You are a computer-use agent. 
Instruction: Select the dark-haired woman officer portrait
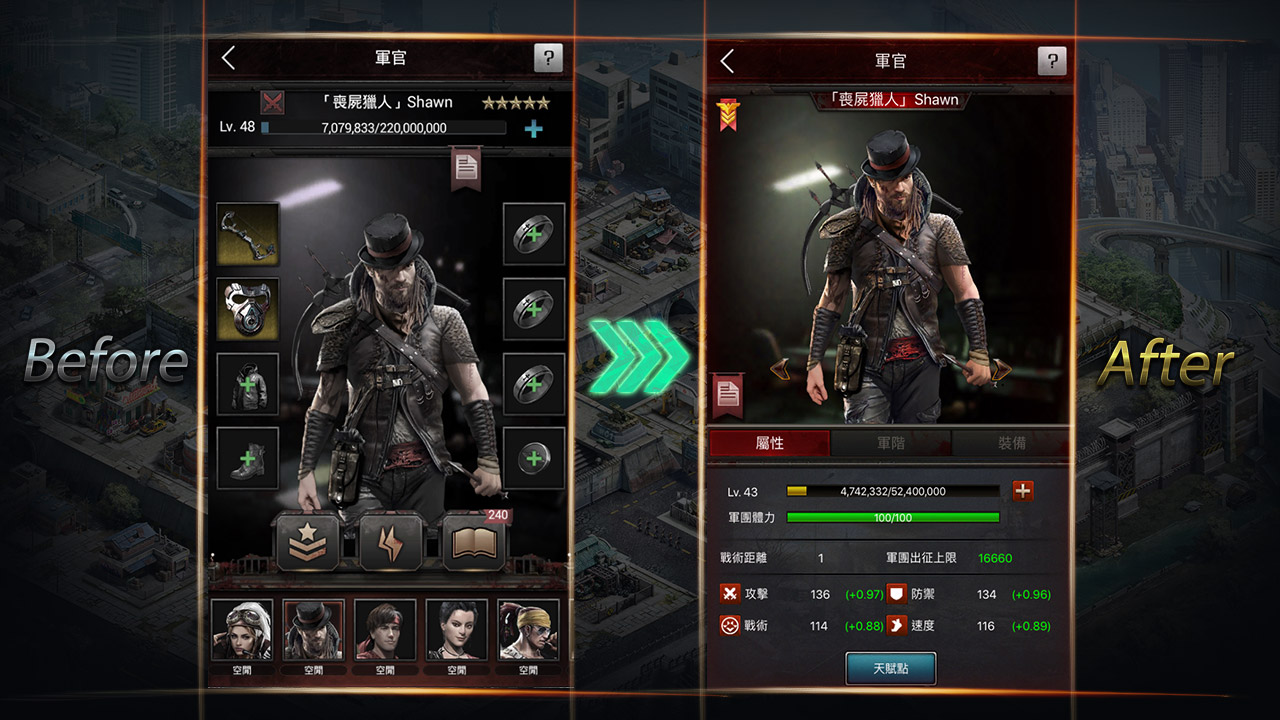457,631
